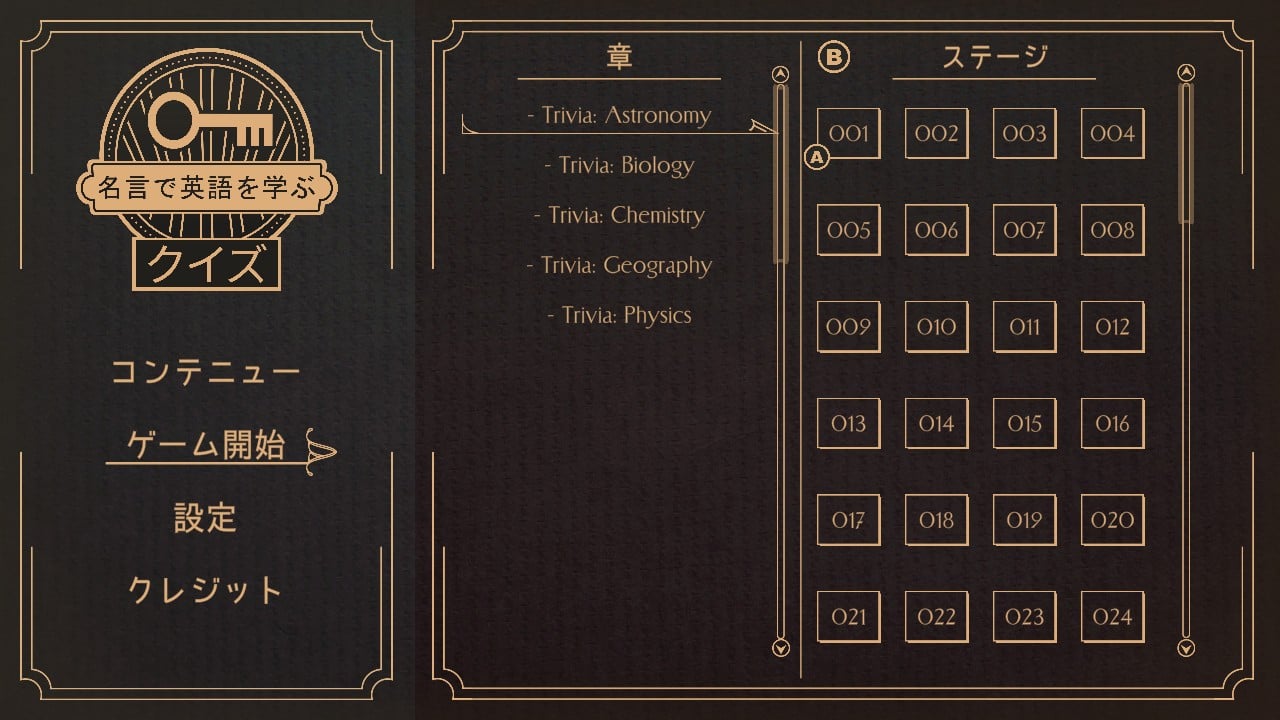Pick stage 020 tile
The image size is (1280, 720).
click(x=1112, y=520)
